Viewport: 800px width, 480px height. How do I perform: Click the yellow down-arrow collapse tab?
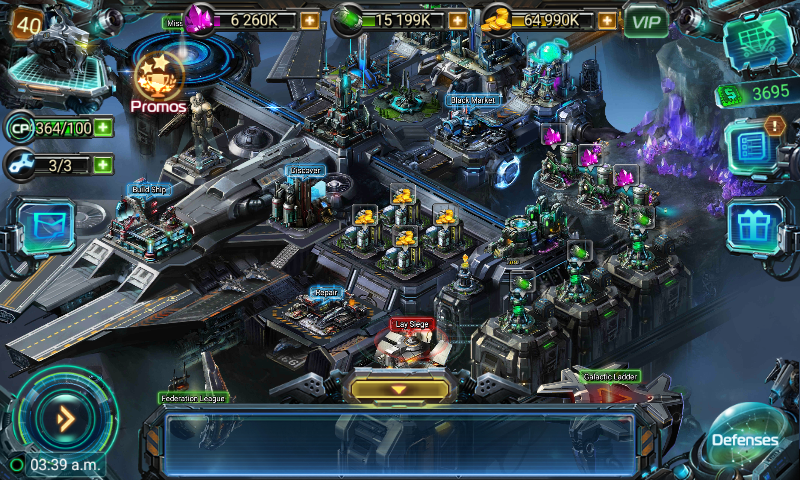(398, 388)
